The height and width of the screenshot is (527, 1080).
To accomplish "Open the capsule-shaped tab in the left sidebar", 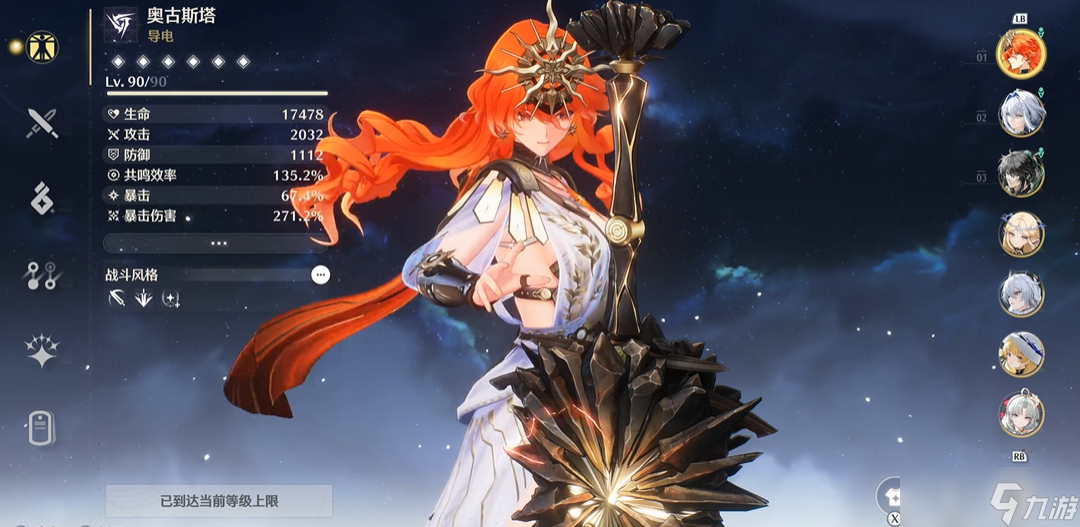I will click(42, 427).
